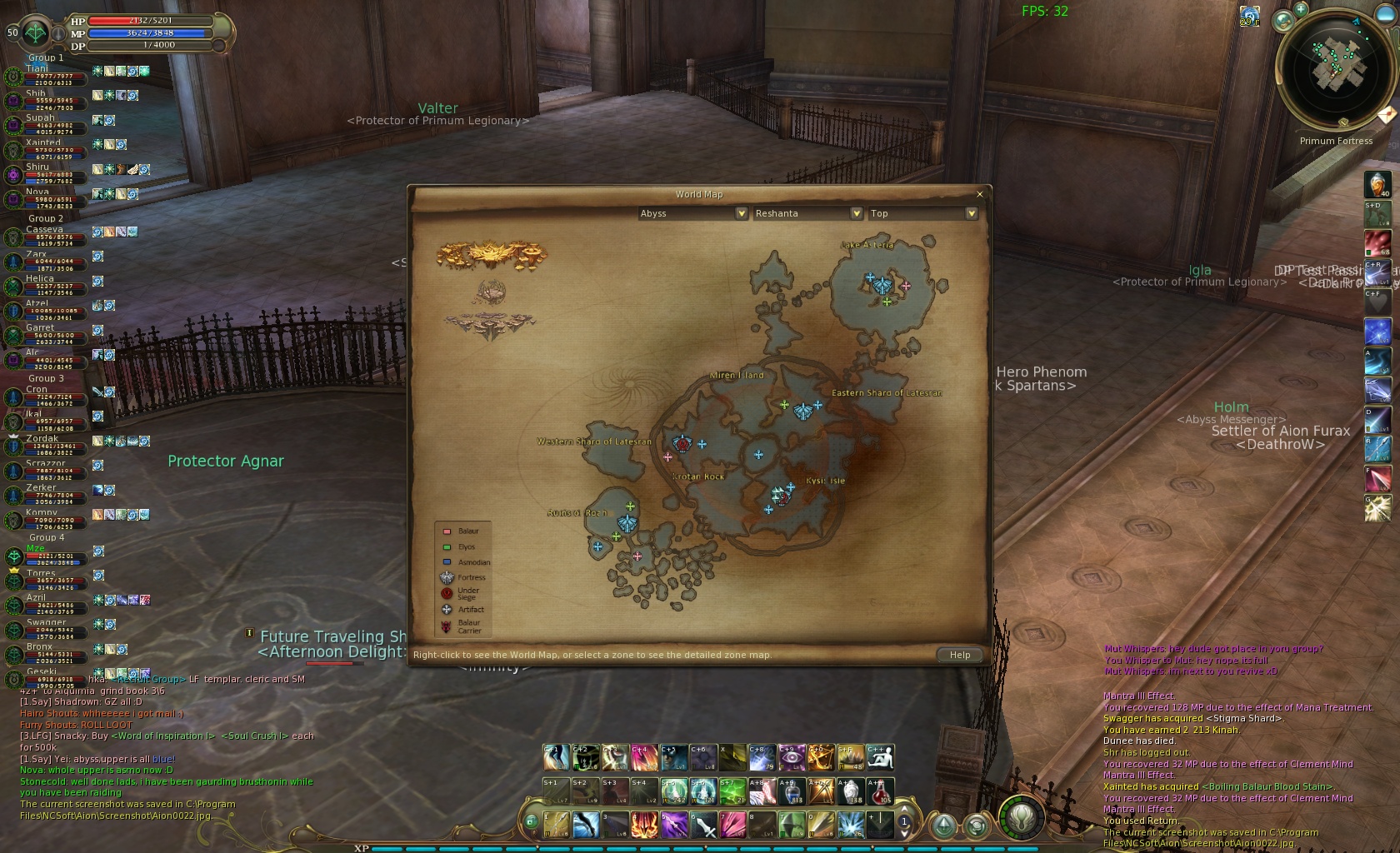Close the World Map window
This screenshot has width=1400, height=853.
coord(979,194)
